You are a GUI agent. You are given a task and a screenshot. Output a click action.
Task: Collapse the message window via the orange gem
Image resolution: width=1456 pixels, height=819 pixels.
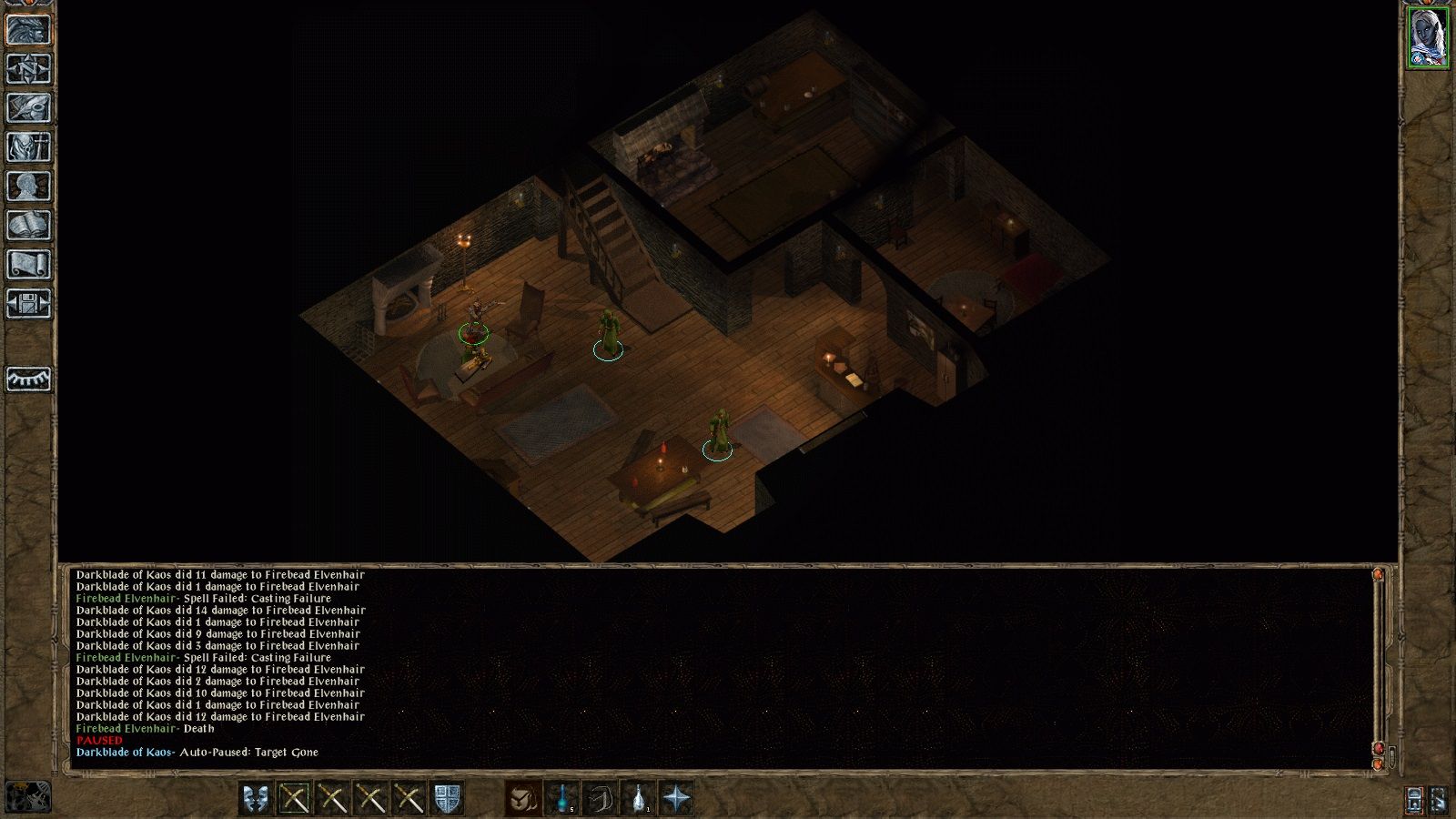pos(1379,763)
